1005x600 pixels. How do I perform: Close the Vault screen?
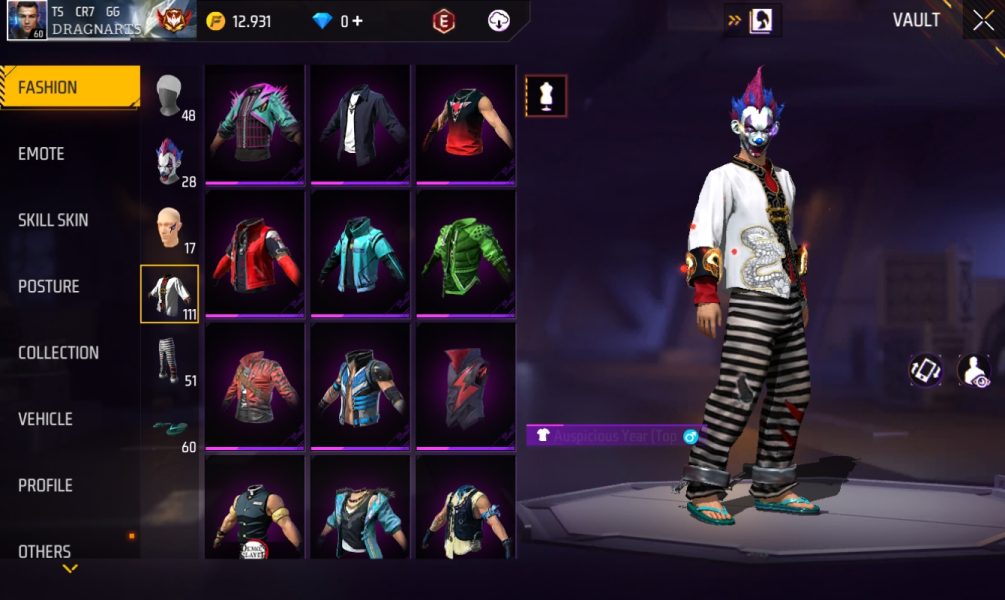979,21
